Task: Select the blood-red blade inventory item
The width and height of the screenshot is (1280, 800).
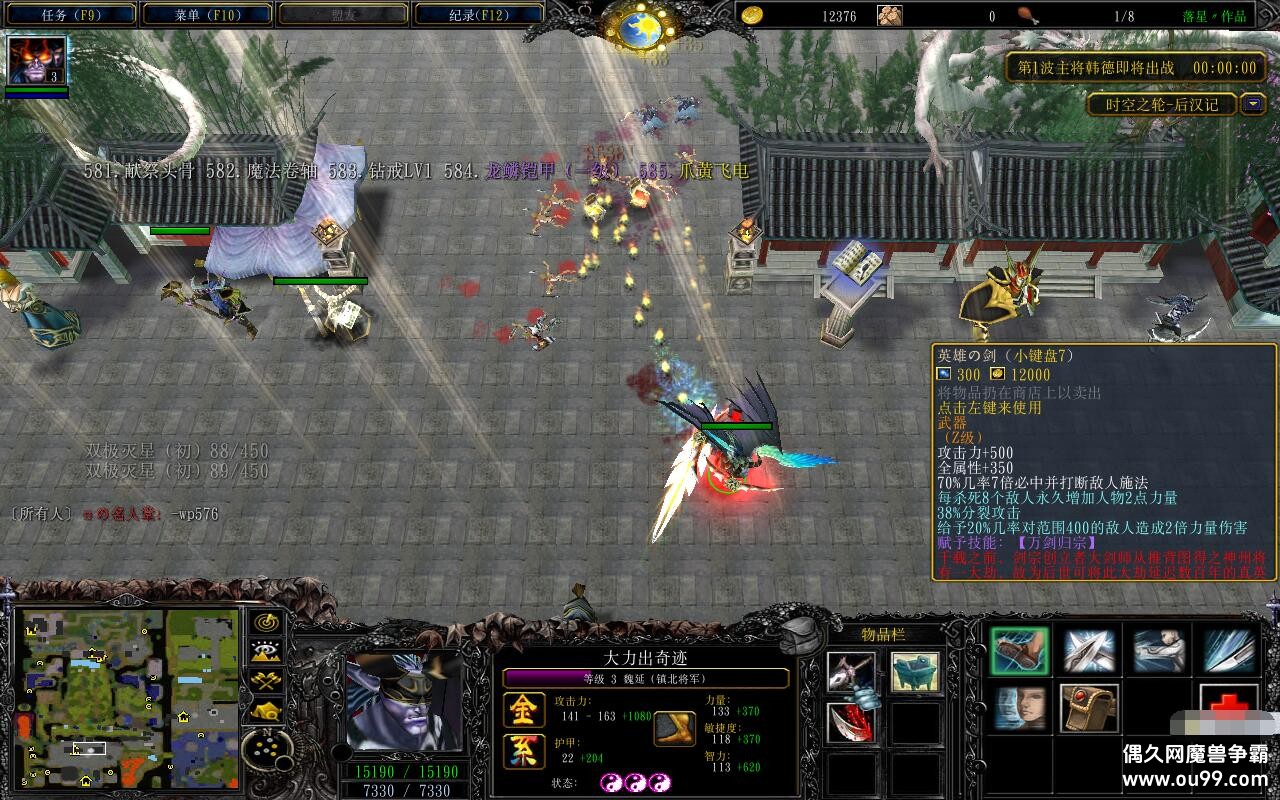Action: pos(851,723)
